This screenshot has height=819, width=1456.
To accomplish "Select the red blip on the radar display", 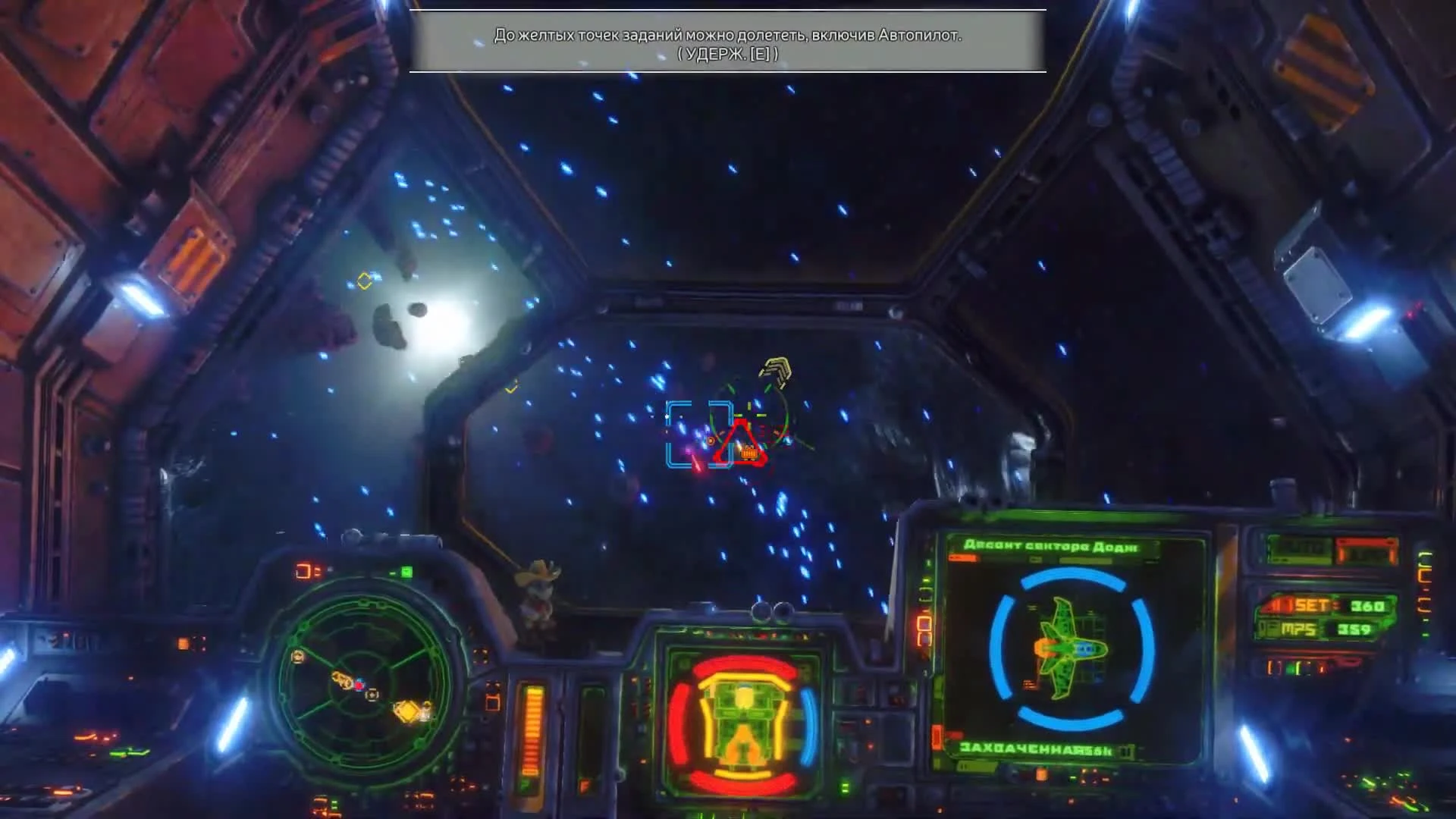I will pos(359,685).
